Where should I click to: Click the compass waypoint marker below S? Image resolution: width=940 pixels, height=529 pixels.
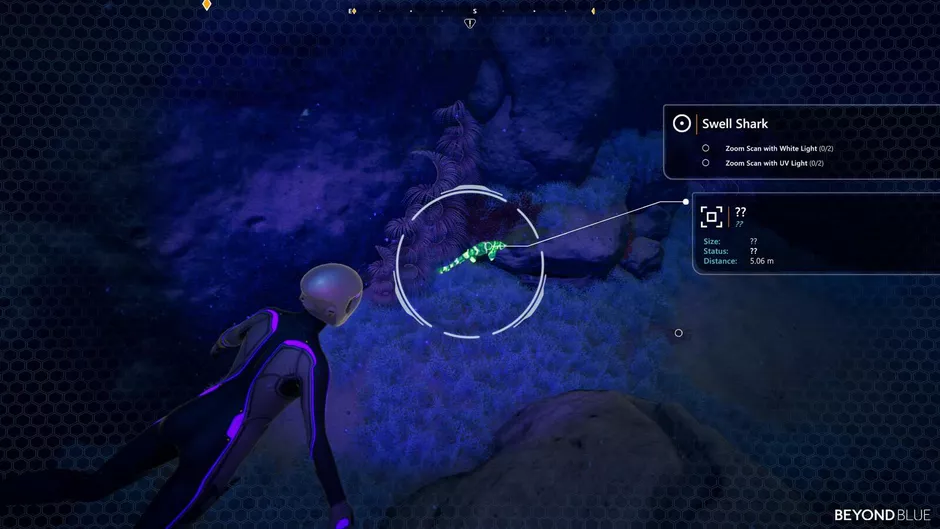point(470,23)
